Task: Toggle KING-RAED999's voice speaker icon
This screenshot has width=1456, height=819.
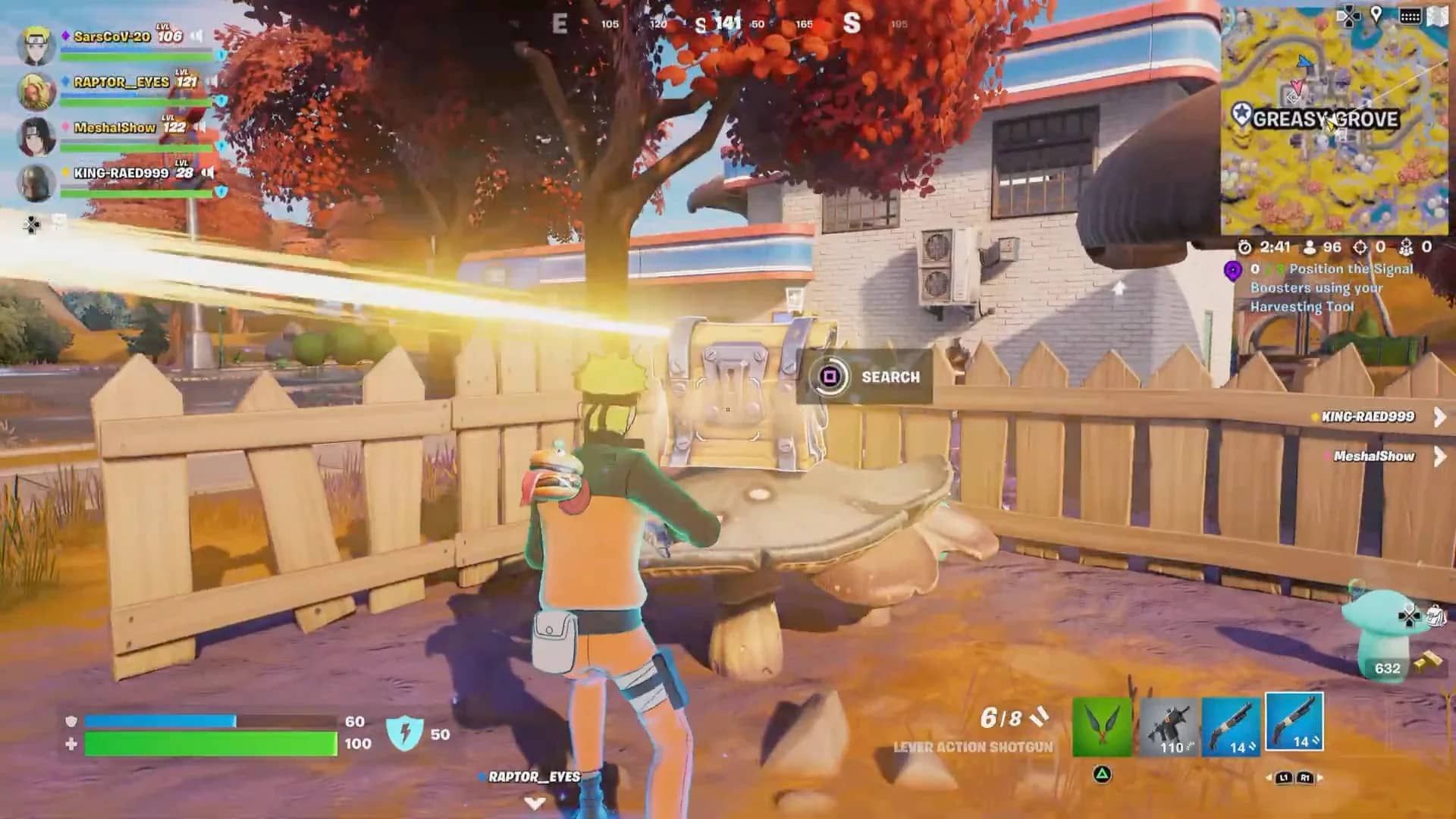Action: point(209,173)
